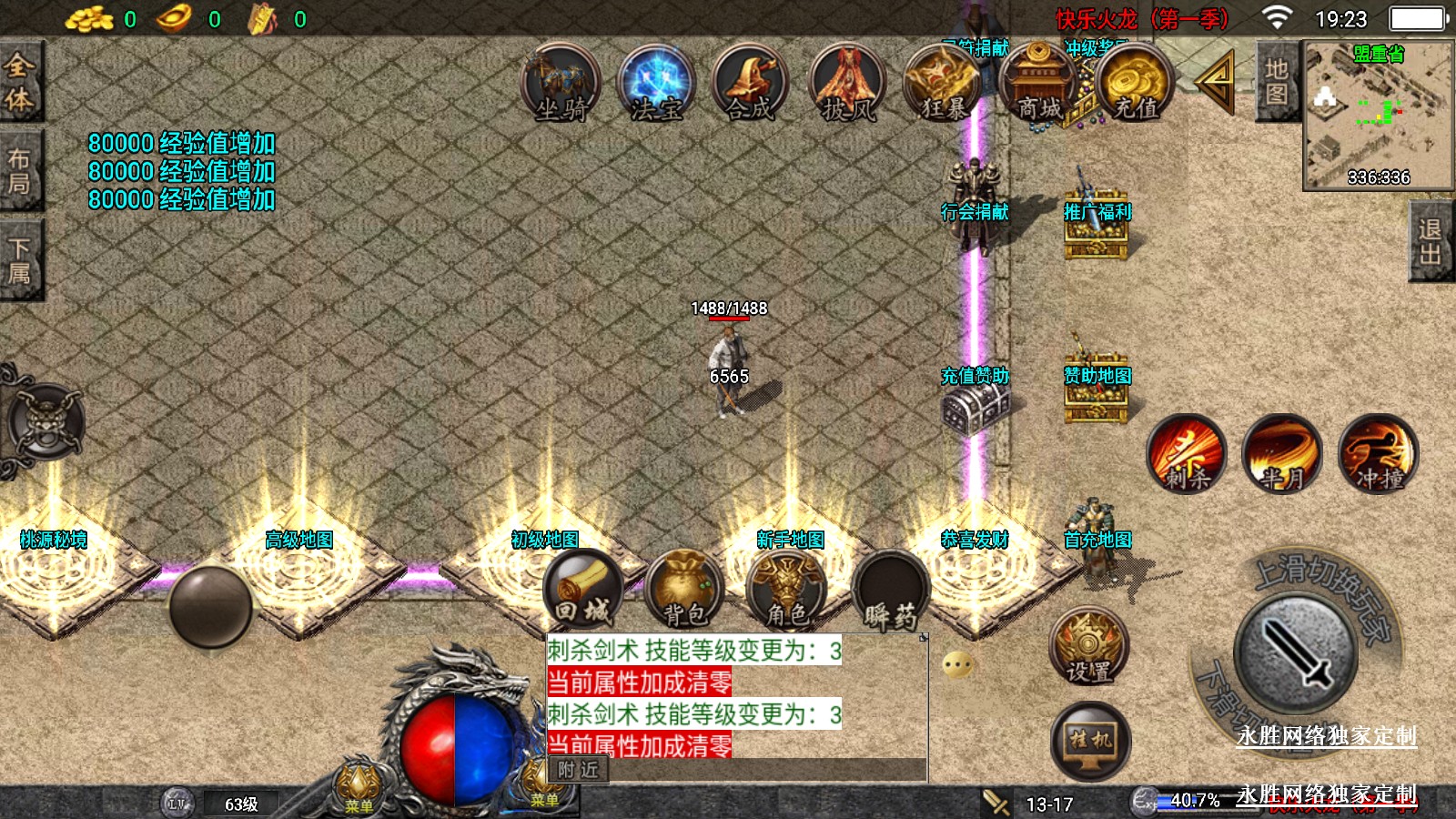Tap the 回城 return-to-town scroll
The height and width of the screenshot is (819, 1456).
583,590
